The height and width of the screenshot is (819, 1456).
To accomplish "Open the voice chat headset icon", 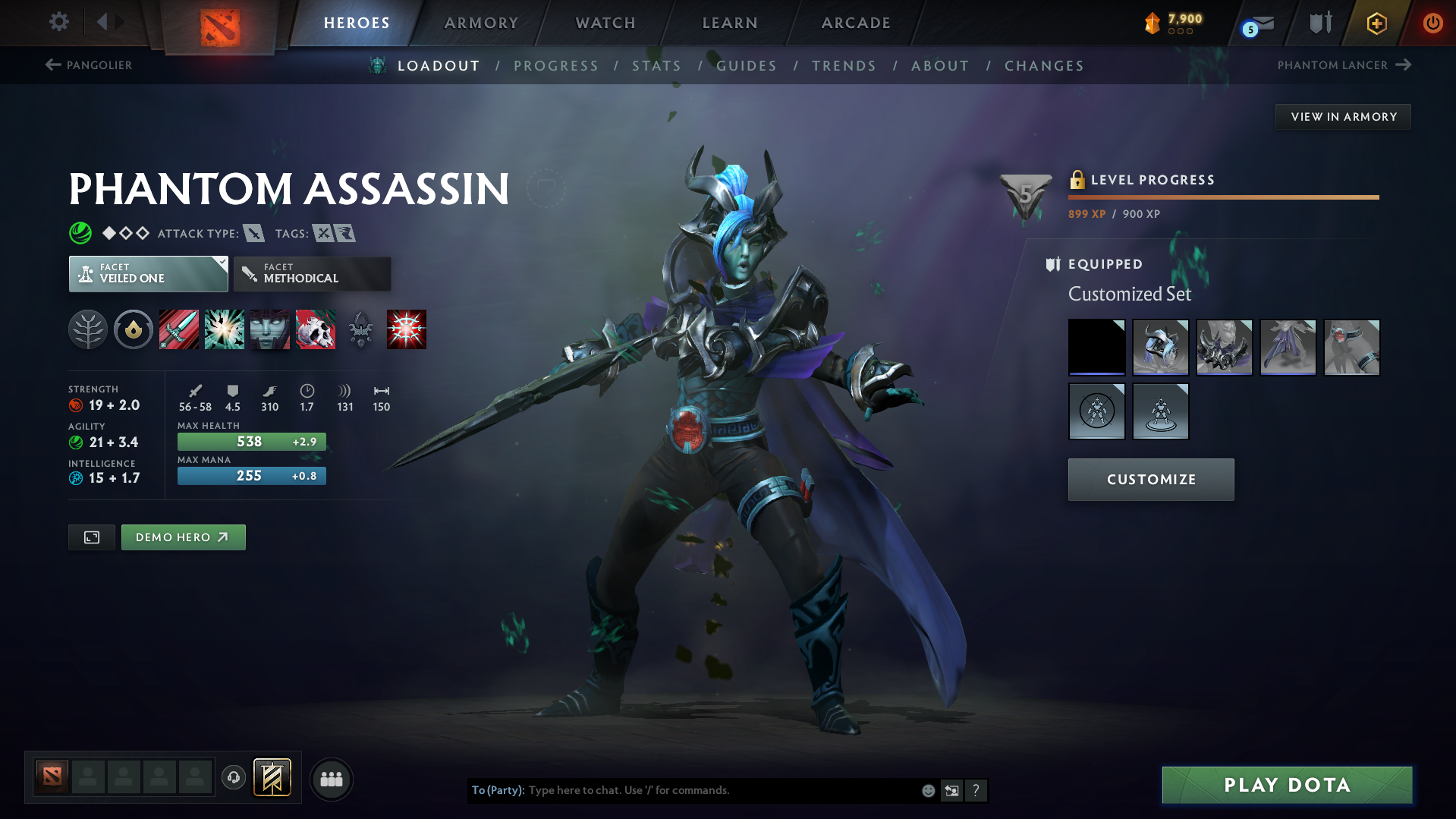I will [233, 778].
